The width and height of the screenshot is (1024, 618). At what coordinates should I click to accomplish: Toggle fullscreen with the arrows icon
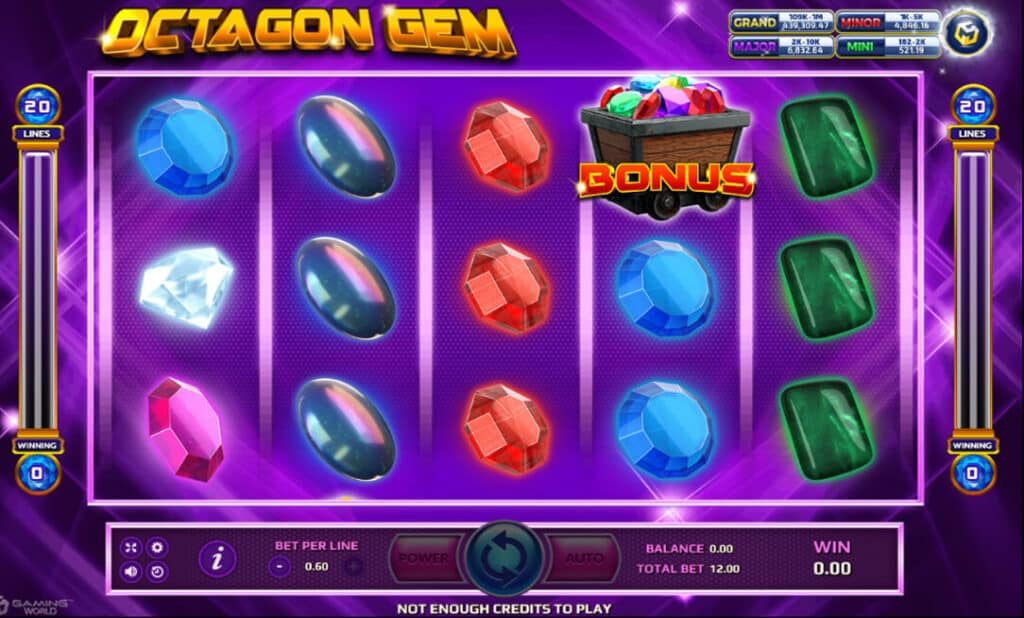(x=131, y=547)
